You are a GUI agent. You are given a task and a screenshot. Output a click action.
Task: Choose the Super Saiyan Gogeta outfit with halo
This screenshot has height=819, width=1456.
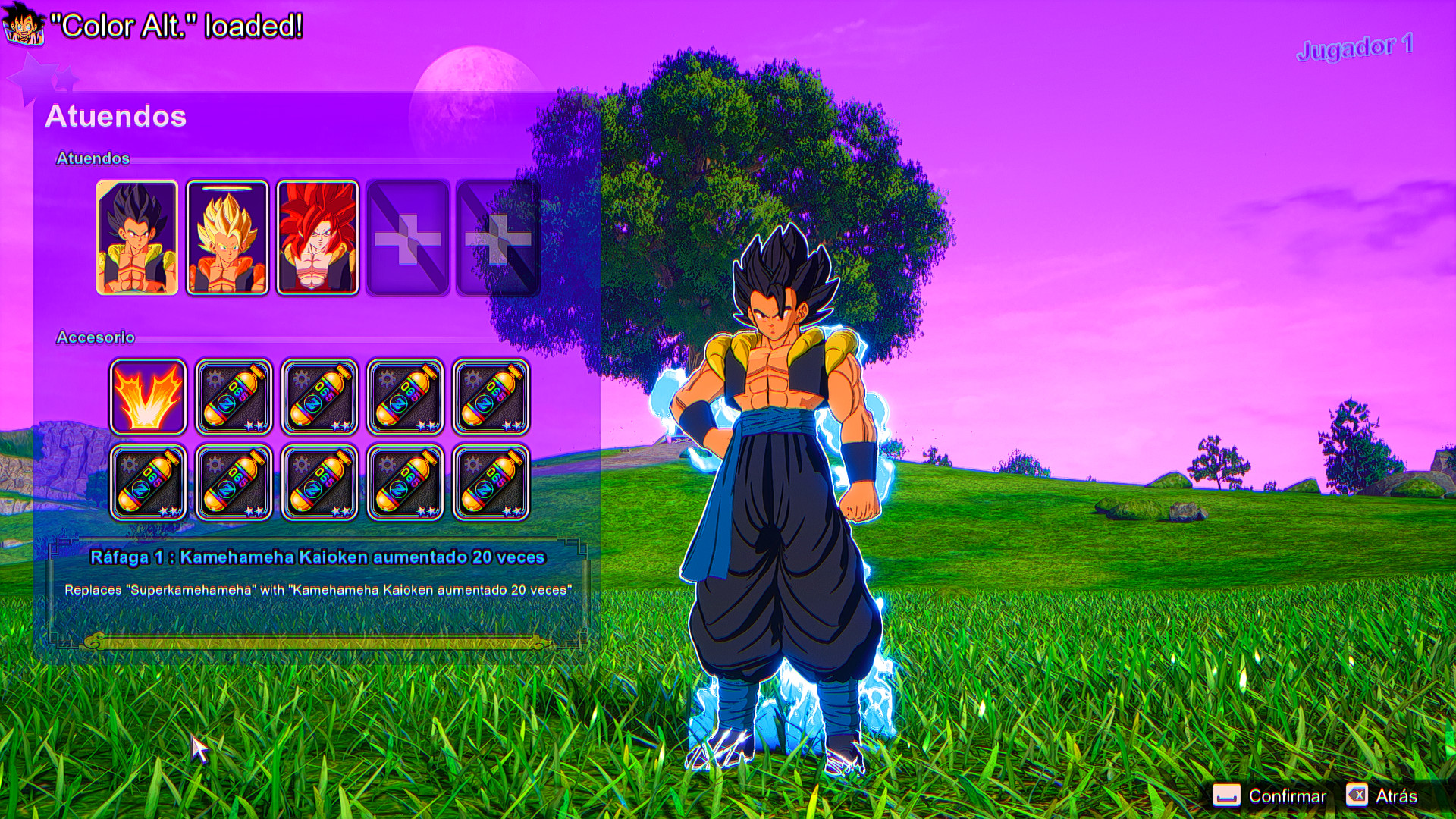(x=227, y=237)
